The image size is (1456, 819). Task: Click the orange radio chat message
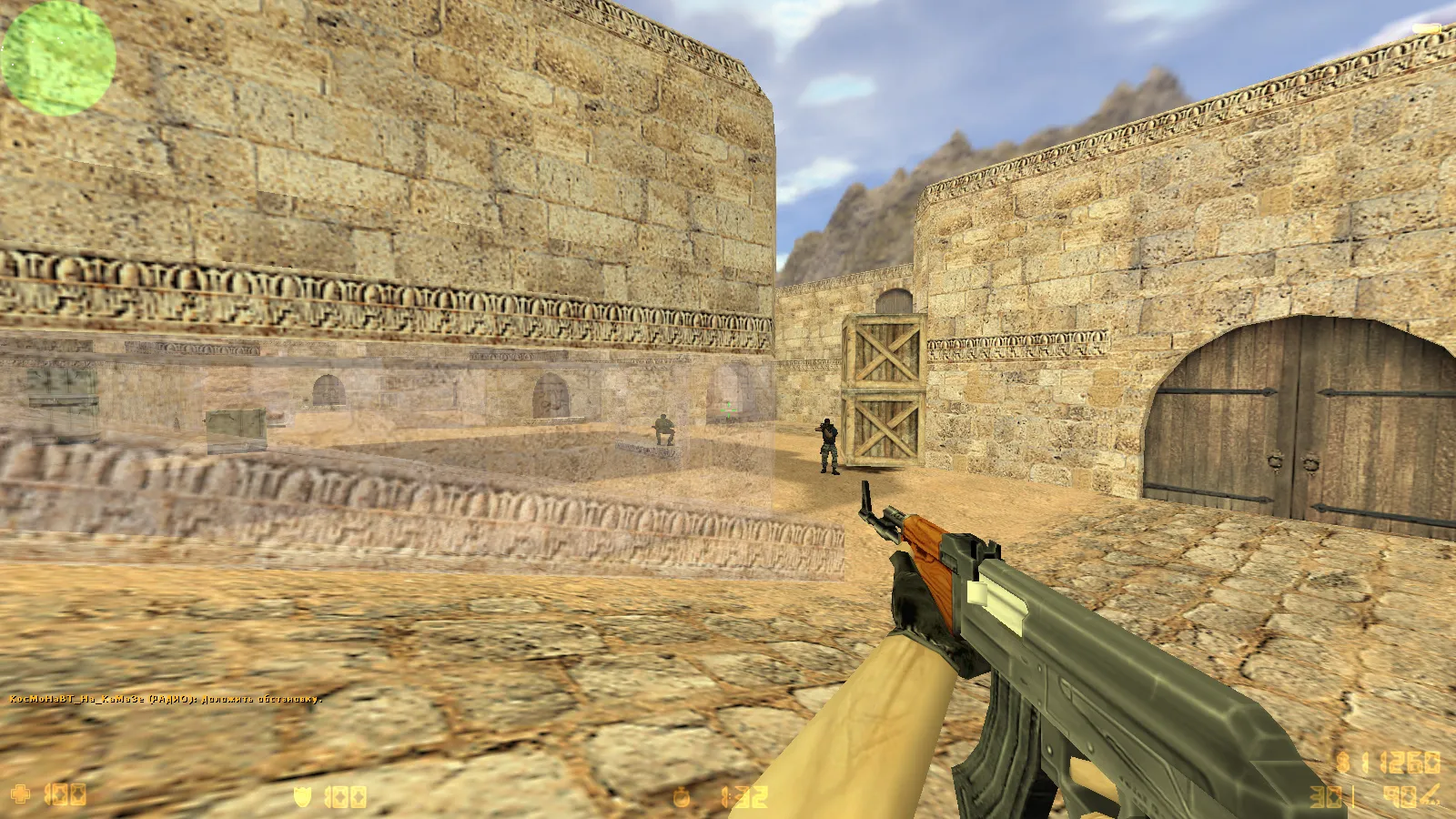click(165, 699)
